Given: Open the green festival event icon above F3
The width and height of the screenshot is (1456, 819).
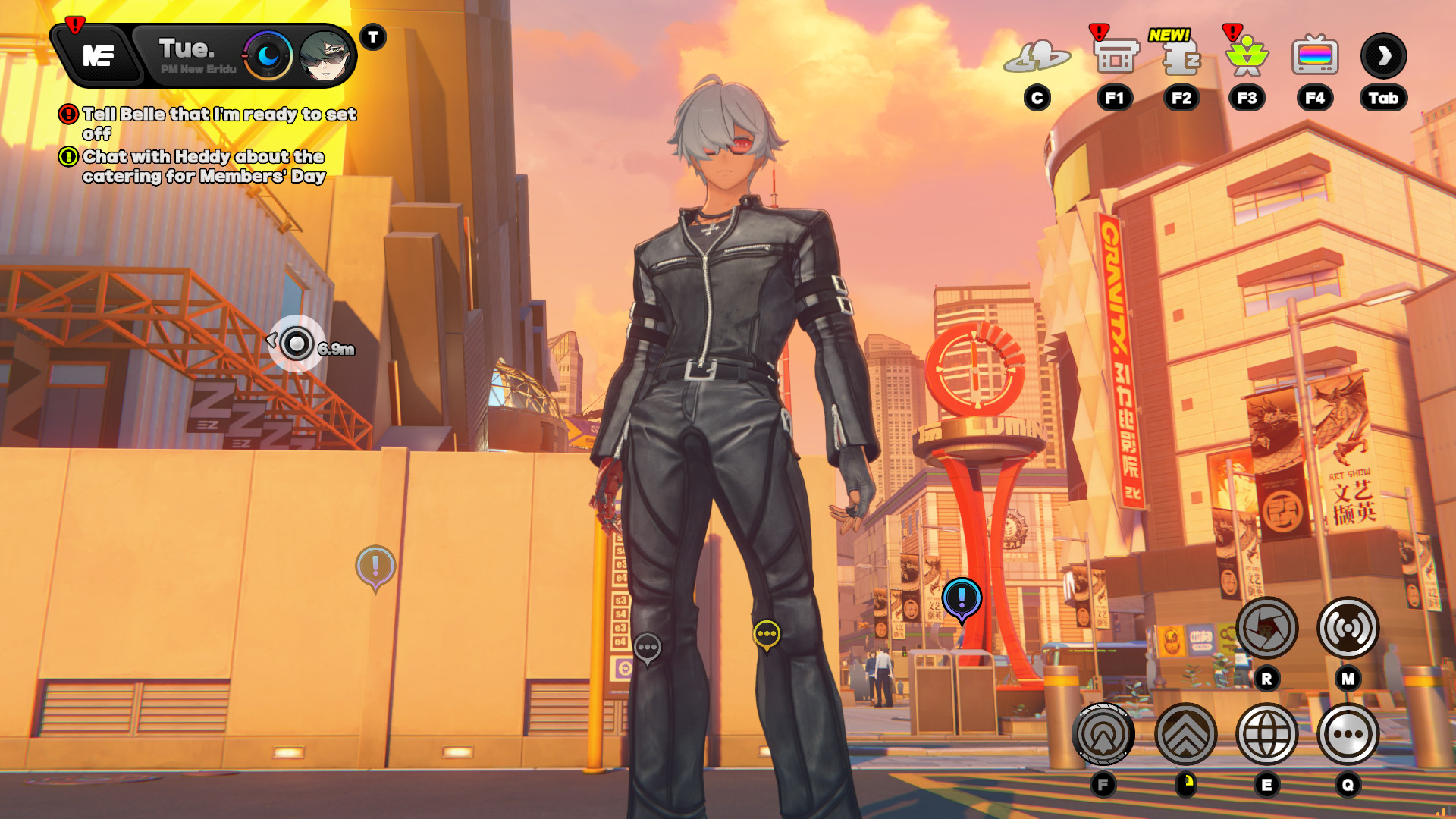Looking at the screenshot, I should click(x=1247, y=55).
